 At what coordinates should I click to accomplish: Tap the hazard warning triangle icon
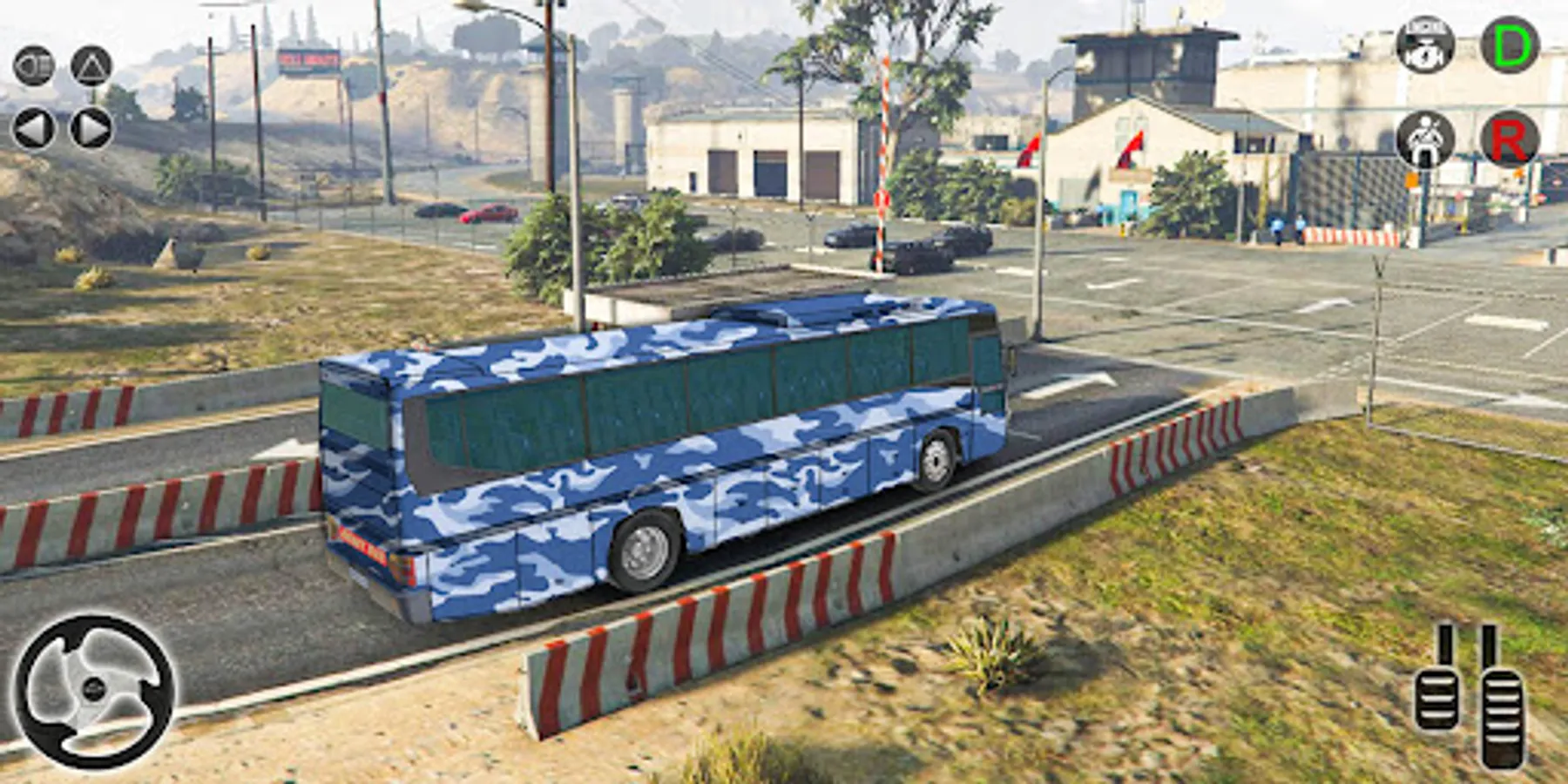pyautogui.click(x=91, y=65)
